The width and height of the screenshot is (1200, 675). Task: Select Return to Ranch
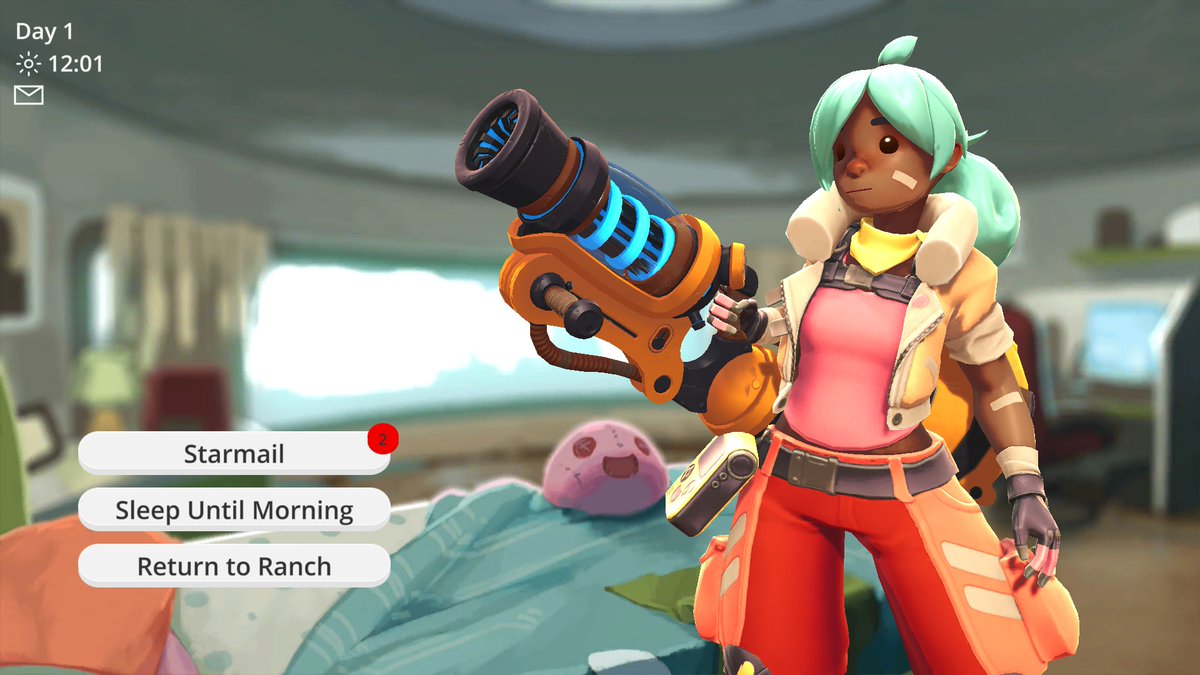234,566
